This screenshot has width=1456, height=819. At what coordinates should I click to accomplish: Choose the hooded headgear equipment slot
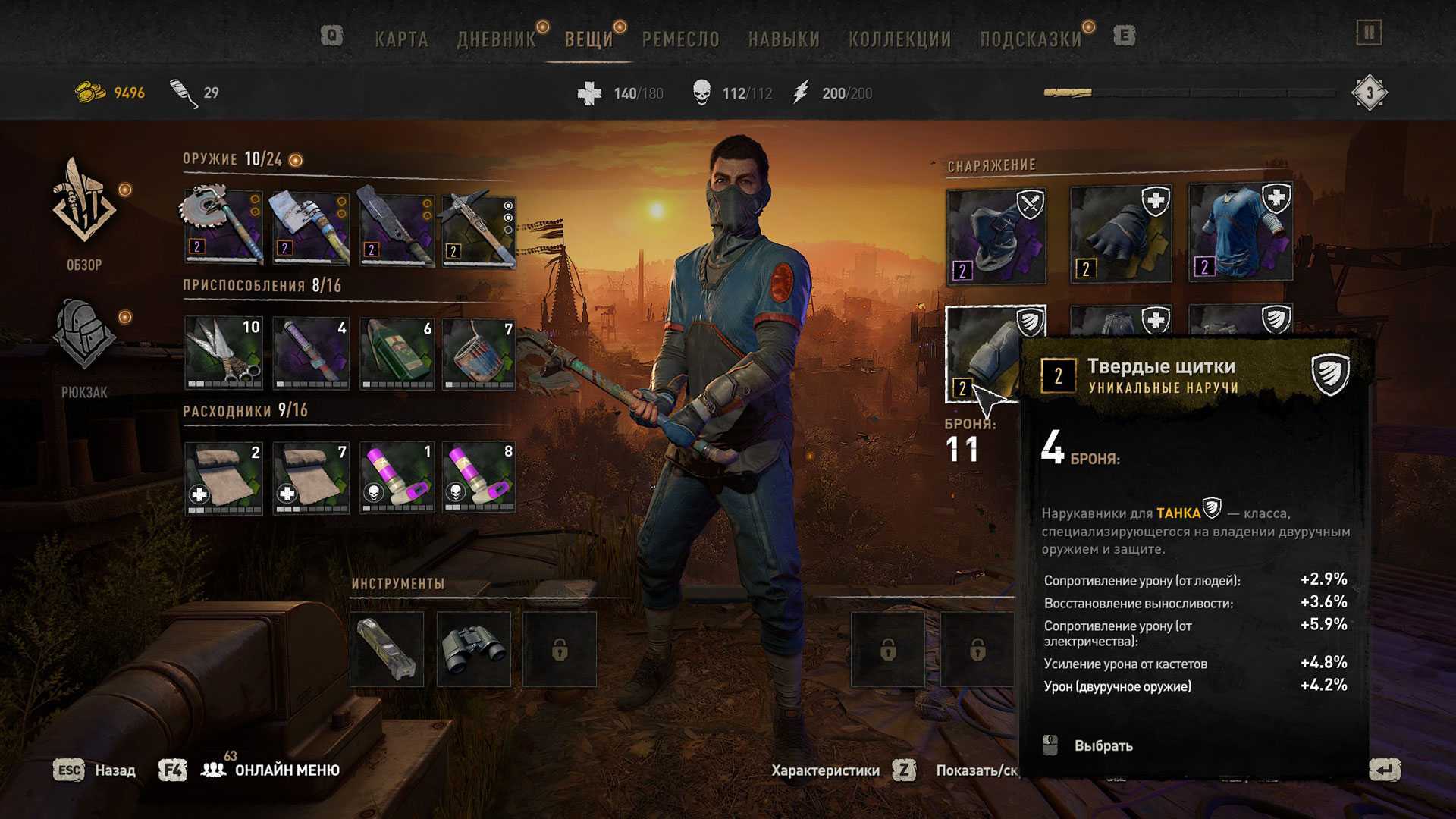[996, 236]
